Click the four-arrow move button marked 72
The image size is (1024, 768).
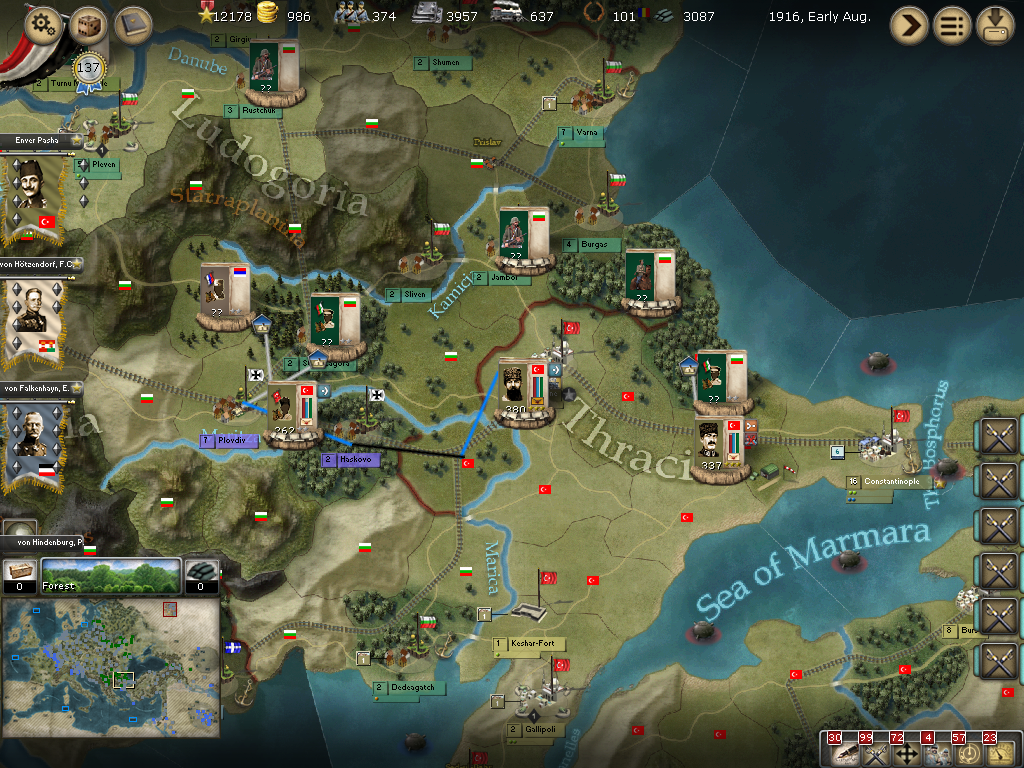[905, 752]
